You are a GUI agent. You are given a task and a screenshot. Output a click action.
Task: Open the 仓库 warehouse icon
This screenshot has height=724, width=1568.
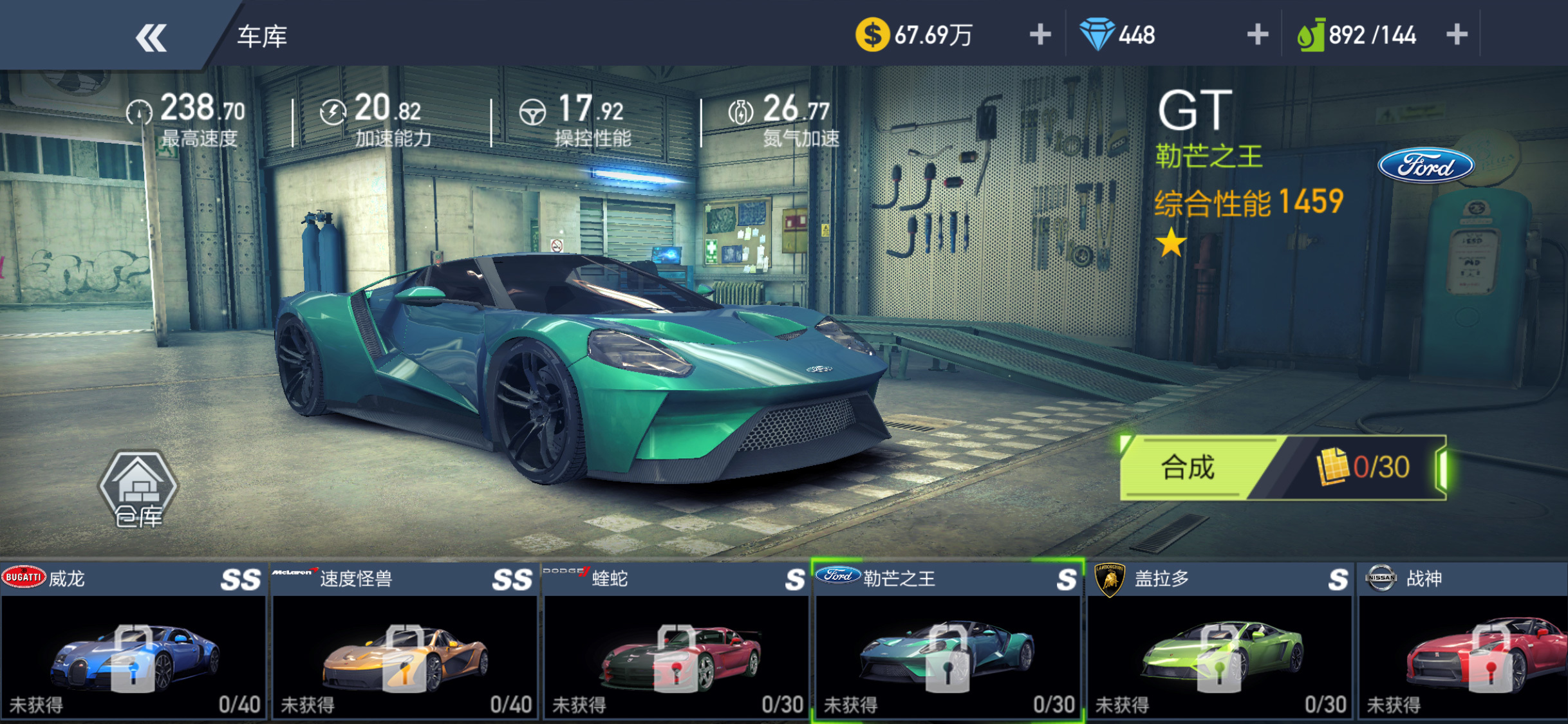pos(138,490)
